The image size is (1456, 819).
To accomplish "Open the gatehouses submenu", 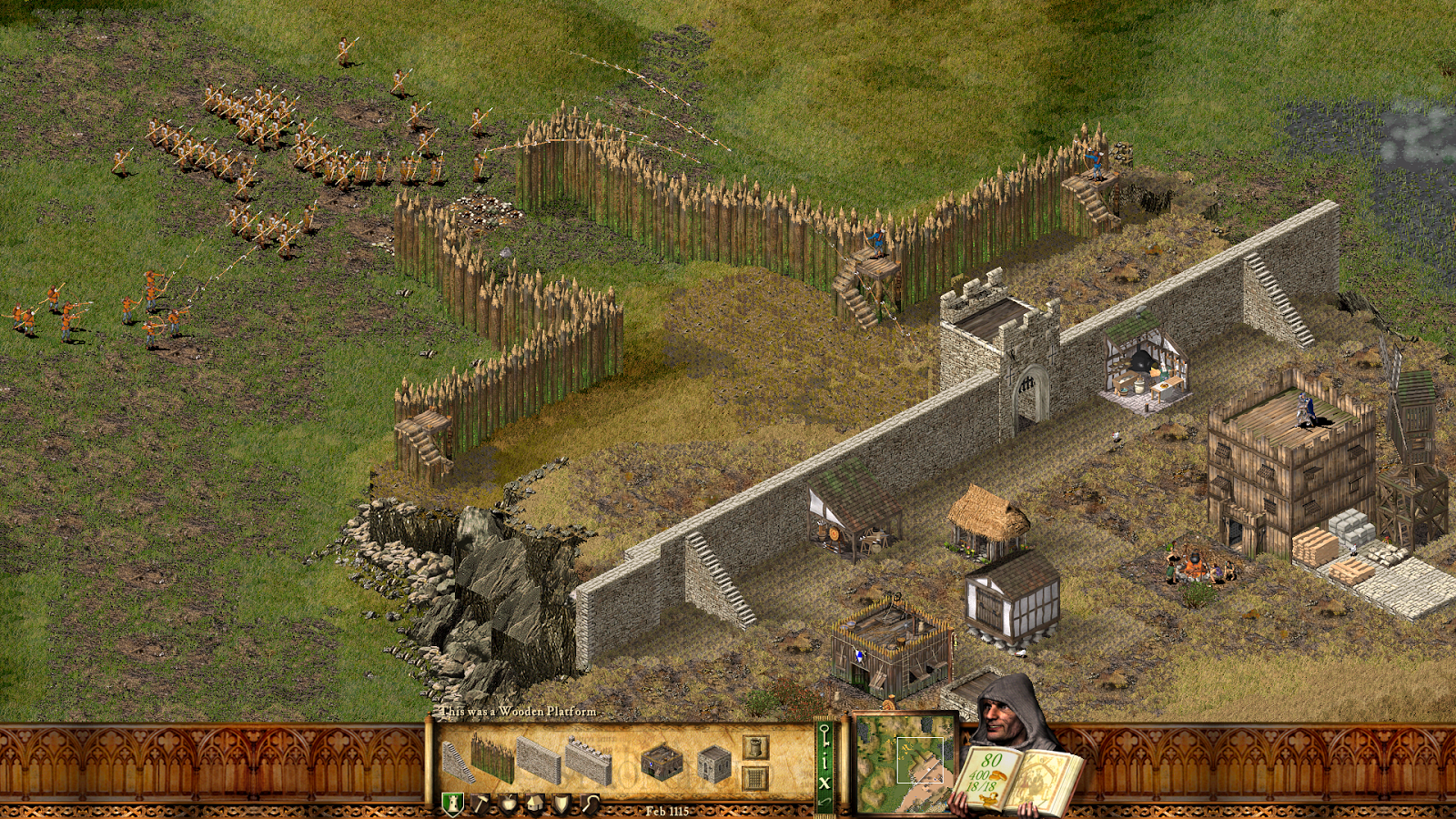I will point(755,778).
